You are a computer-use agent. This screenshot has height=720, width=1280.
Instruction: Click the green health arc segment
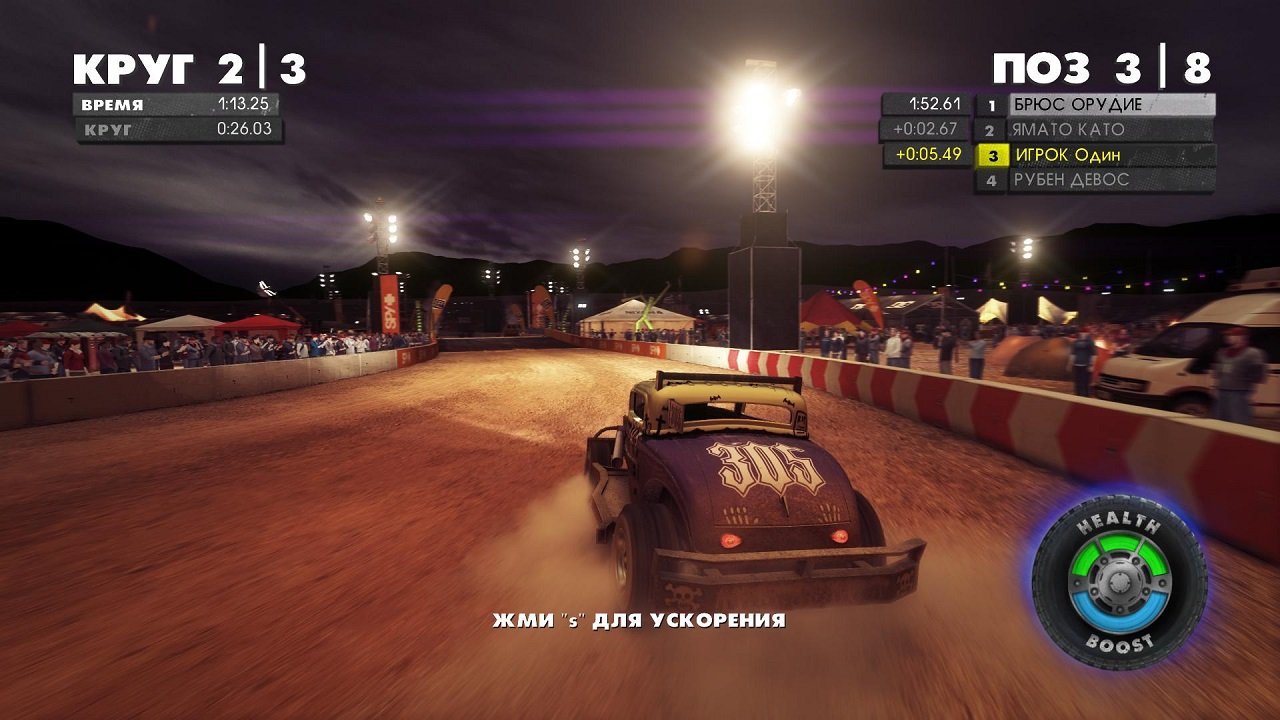pyautogui.click(x=1121, y=543)
